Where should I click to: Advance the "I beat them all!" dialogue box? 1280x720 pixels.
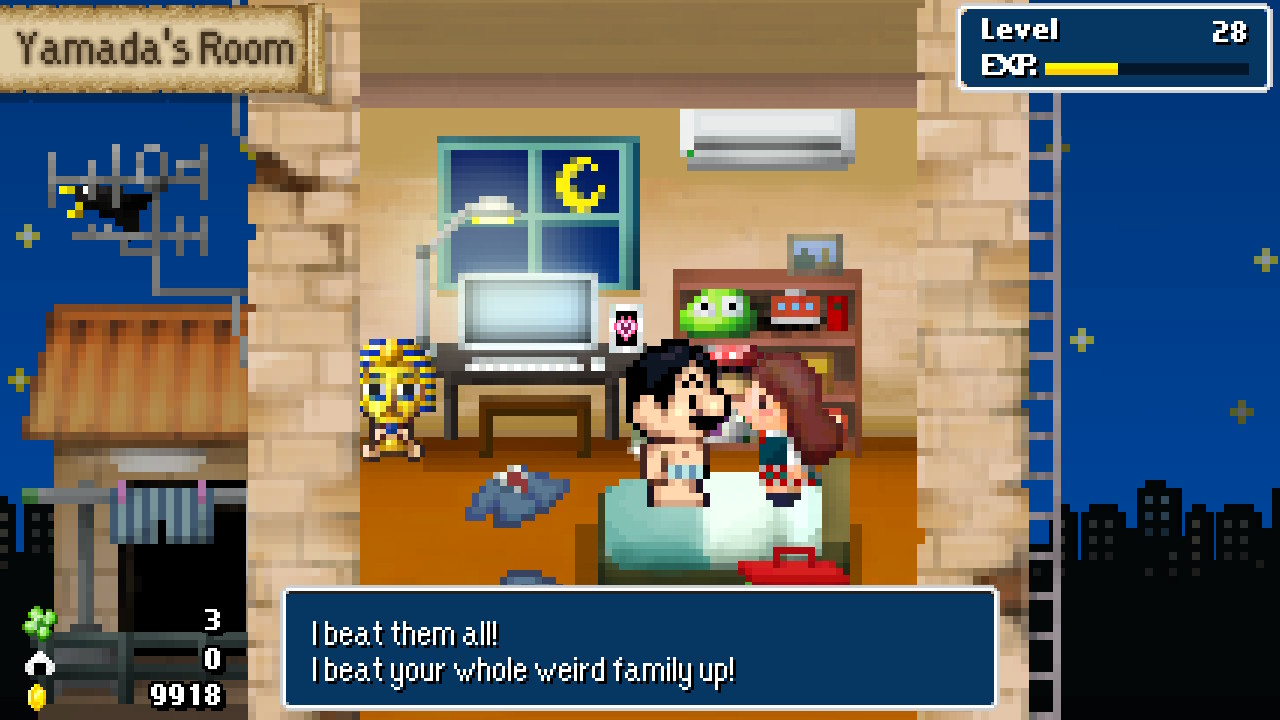[x=640, y=650]
